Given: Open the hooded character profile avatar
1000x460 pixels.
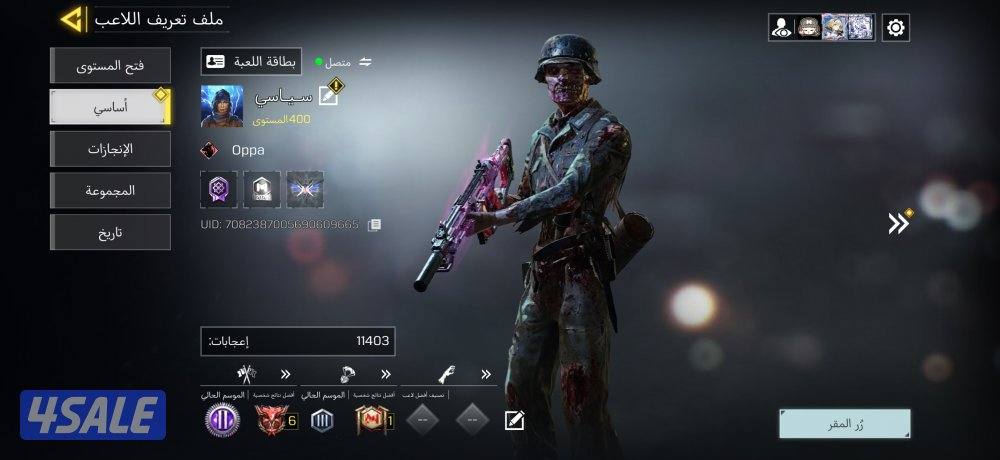Looking at the screenshot, I should tap(221, 106).
